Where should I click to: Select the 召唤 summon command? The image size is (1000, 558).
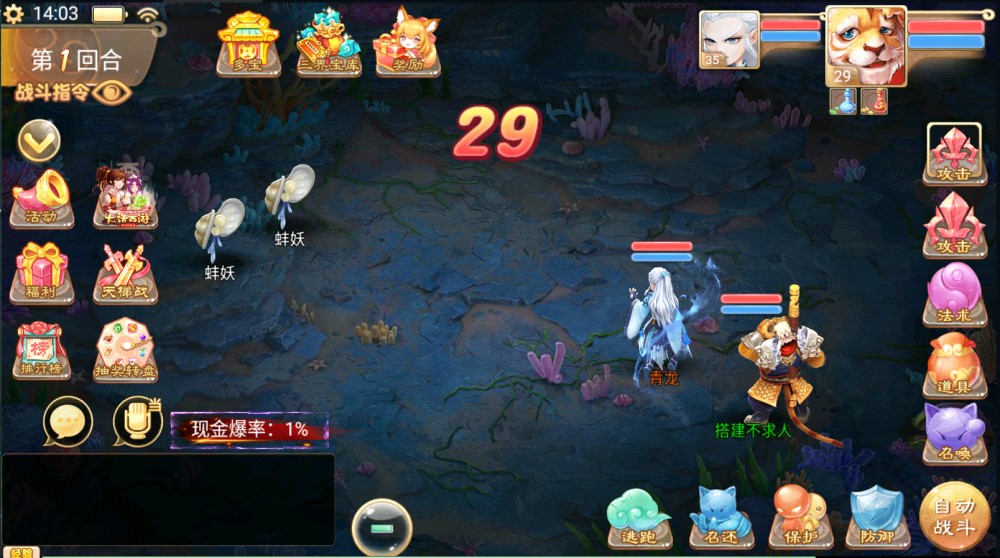click(x=954, y=435)
